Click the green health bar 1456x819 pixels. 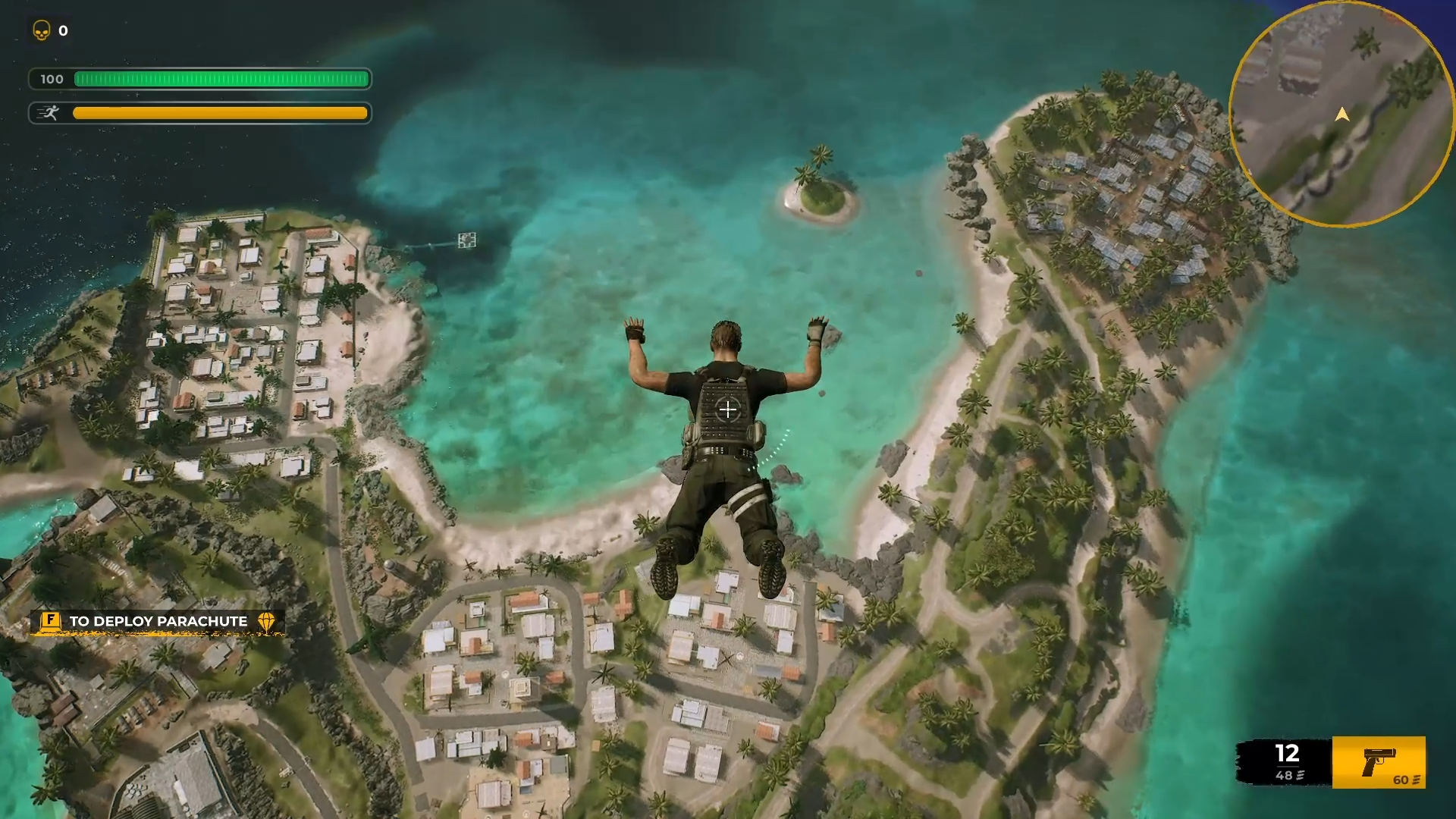[220, 79]
